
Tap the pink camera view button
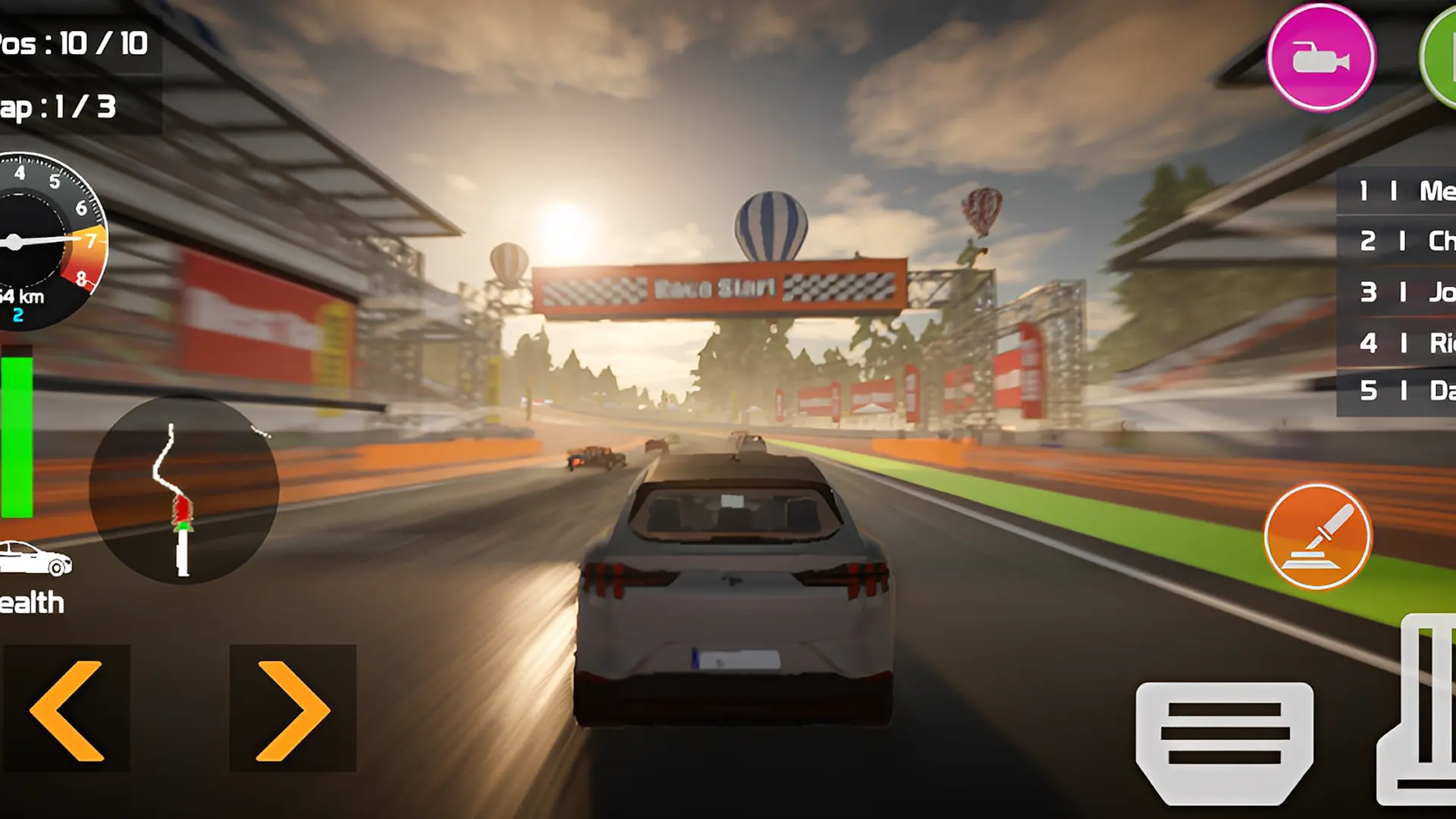pyautogui.click(x=1320, y=58)
